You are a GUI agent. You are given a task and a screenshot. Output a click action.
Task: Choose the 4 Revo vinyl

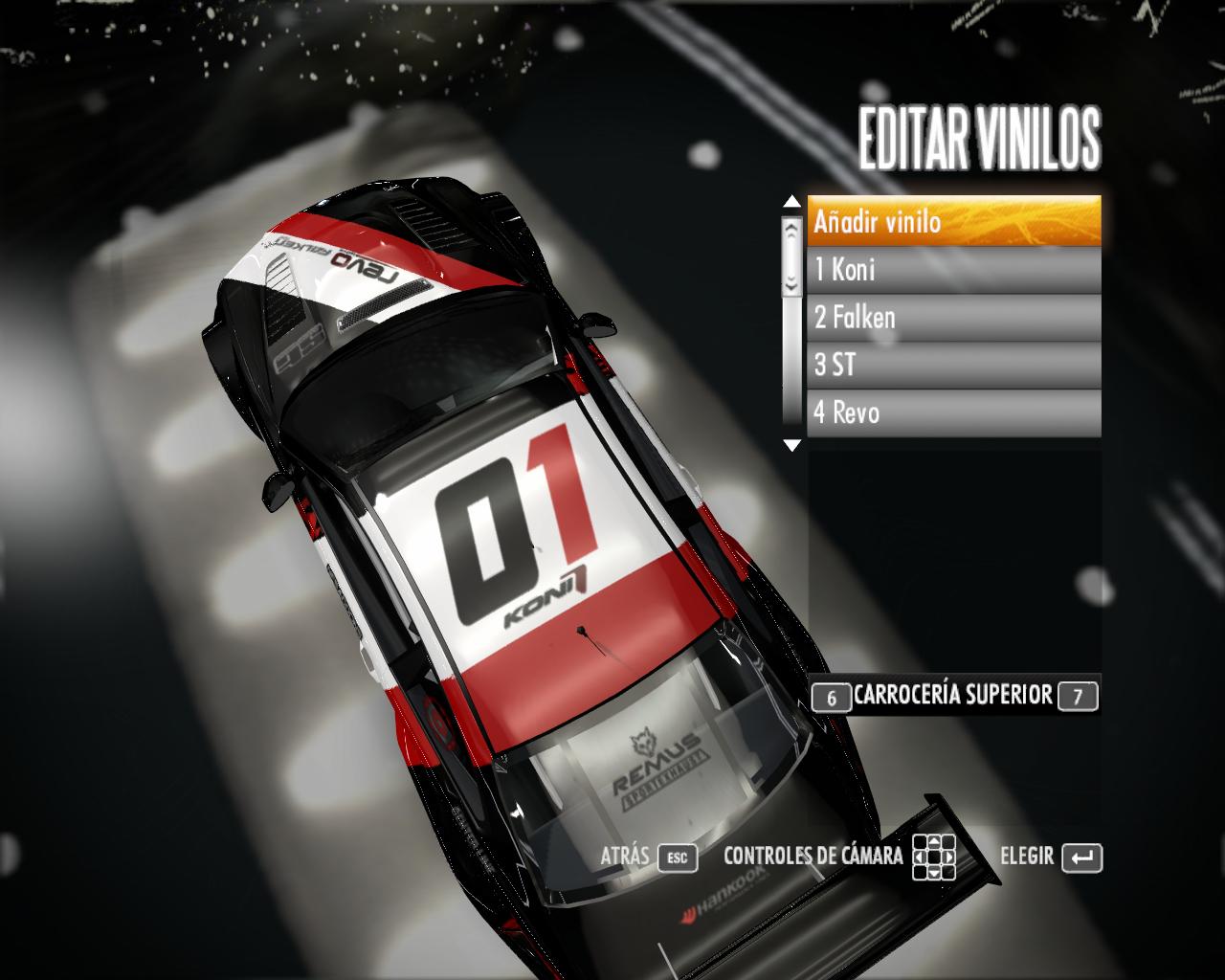click(x=953, y=413)
